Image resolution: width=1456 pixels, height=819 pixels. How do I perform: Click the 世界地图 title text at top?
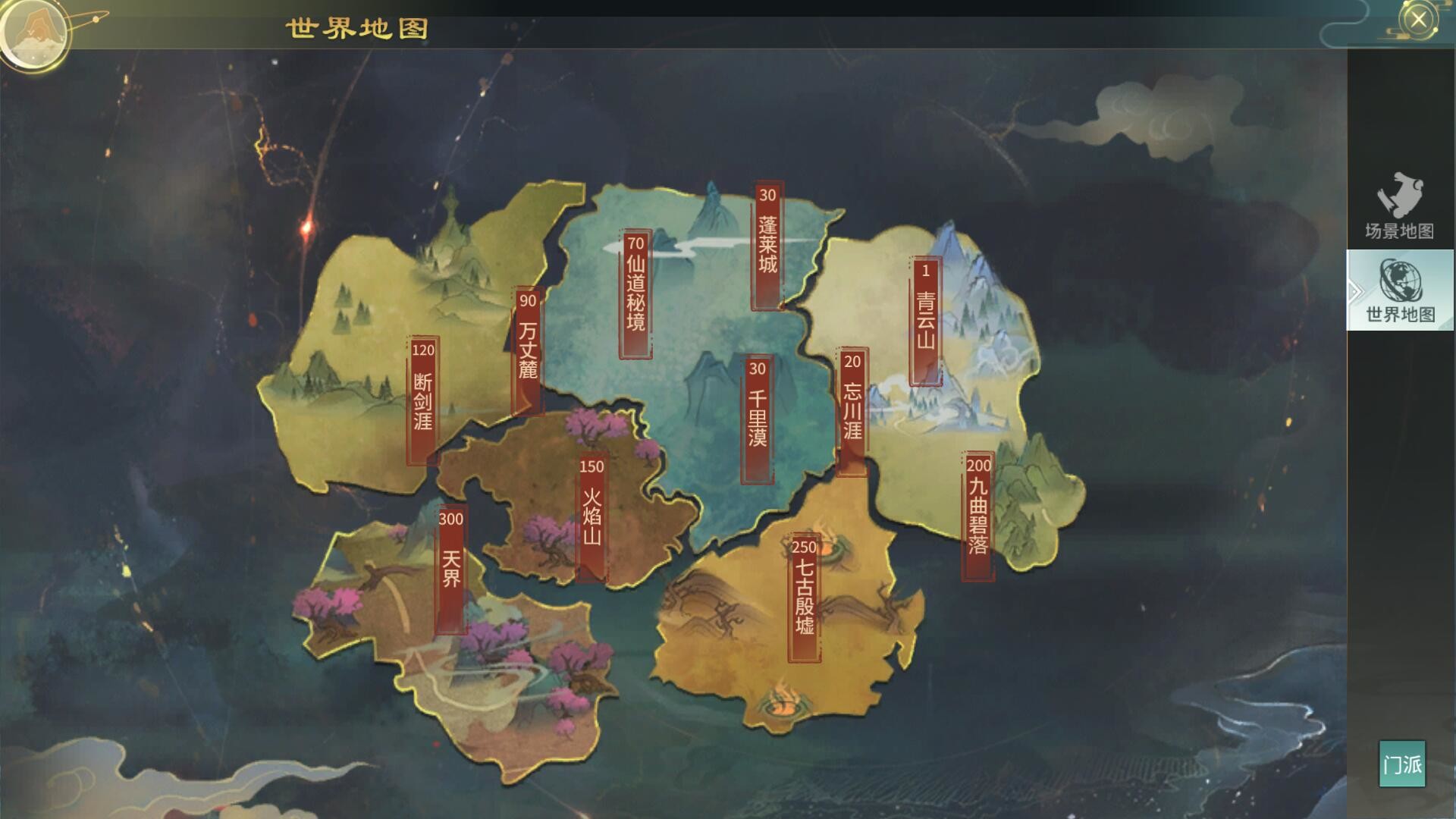[x=356, y=29]
